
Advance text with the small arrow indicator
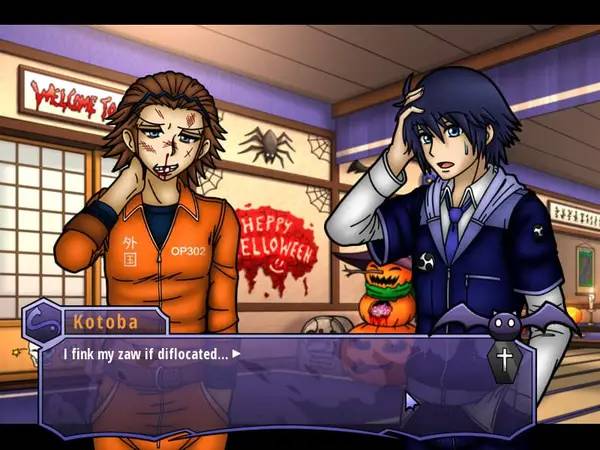(237, 353)
